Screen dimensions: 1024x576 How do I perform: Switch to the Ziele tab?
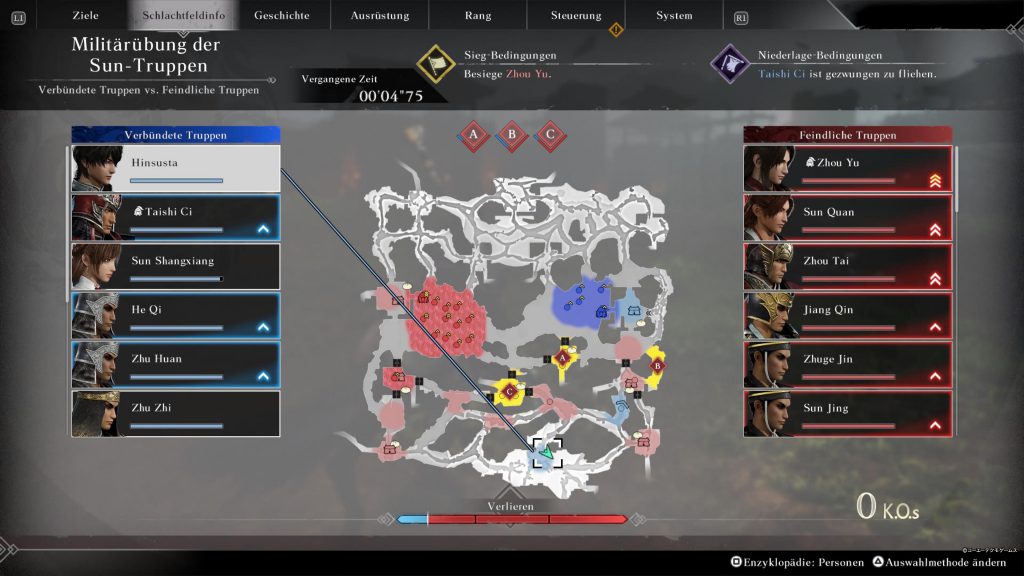point(85,15)
